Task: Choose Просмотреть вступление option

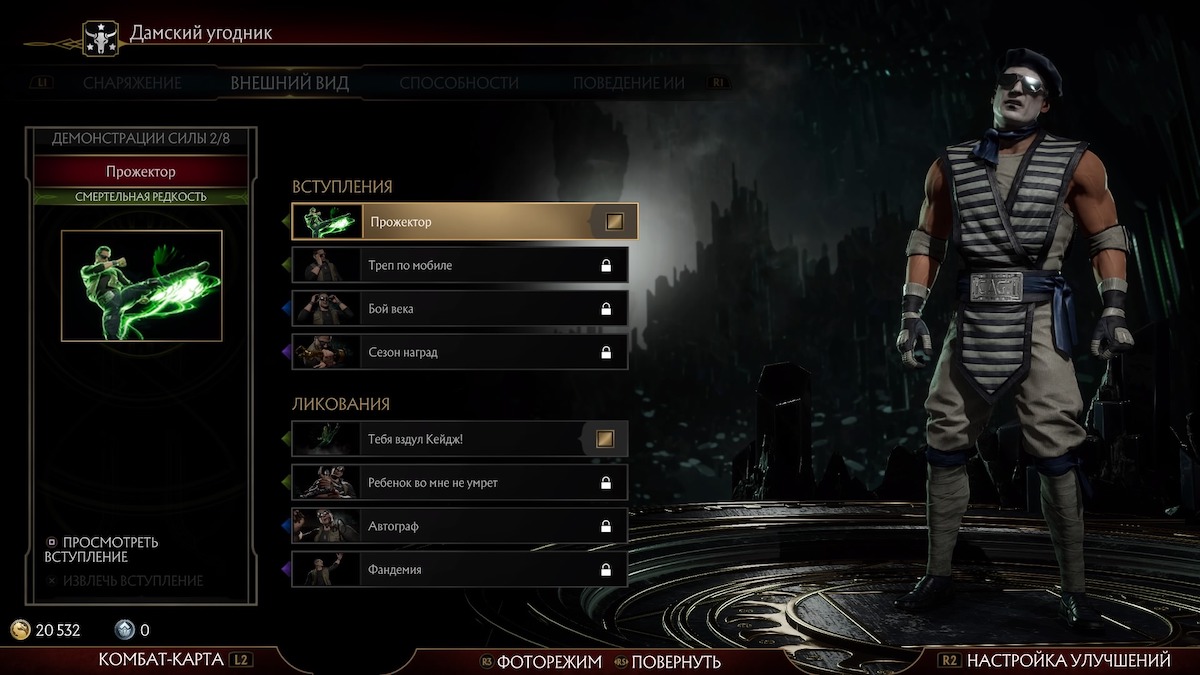Action: (102, 549)
